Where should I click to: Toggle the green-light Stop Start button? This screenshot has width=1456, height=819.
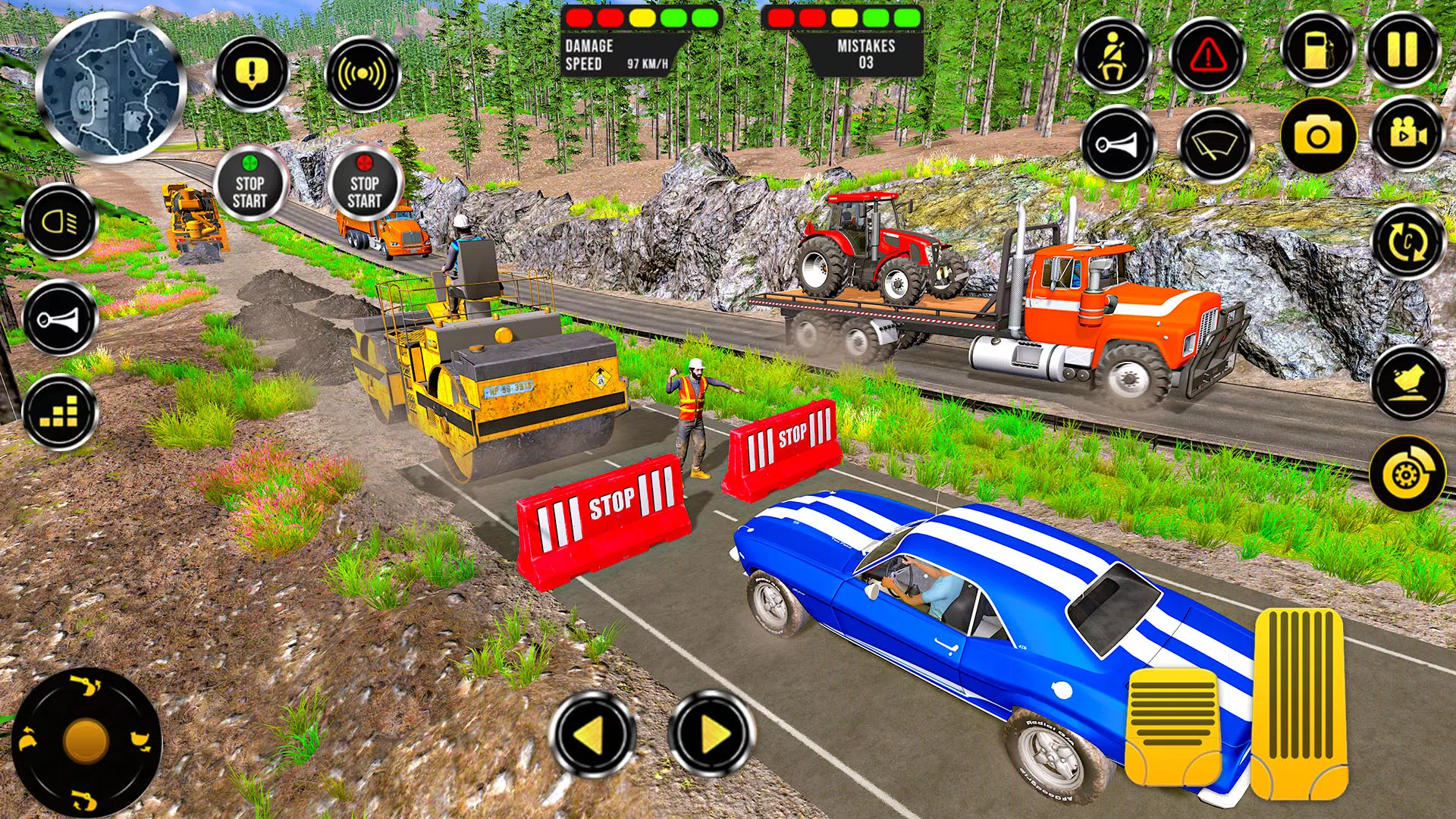(x=250, y=184)
